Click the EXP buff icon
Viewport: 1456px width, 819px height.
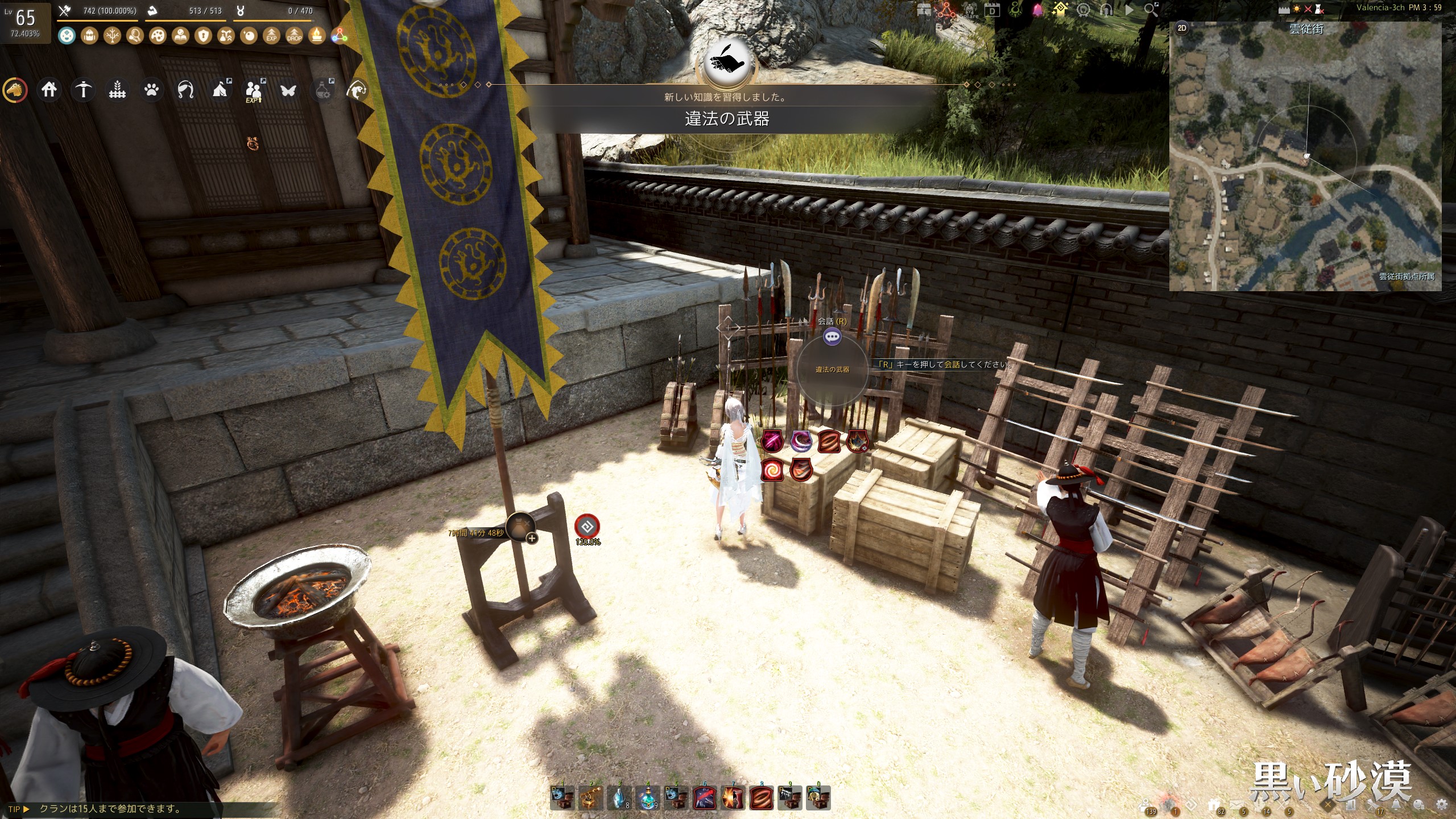tap(271, 36)
